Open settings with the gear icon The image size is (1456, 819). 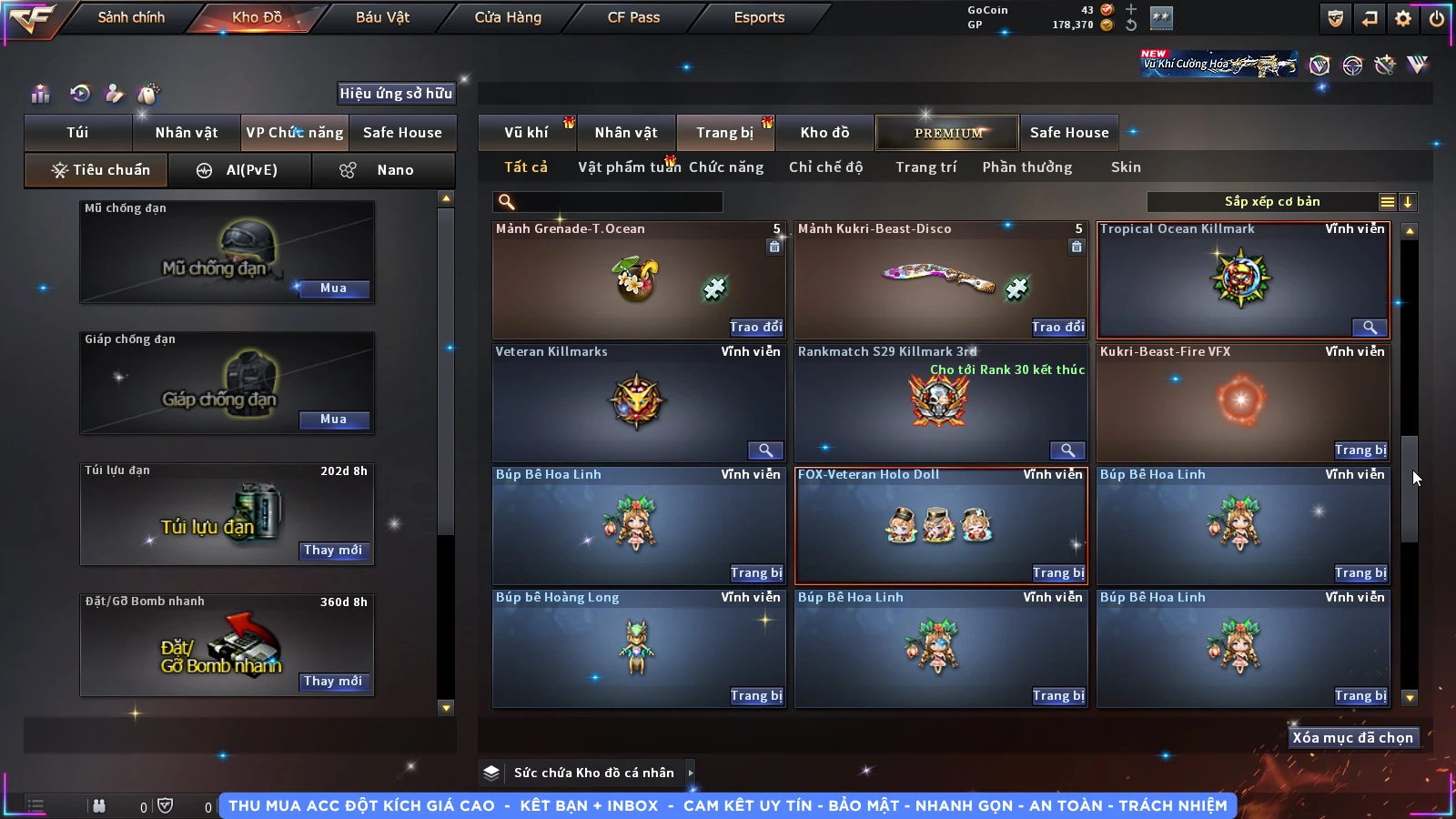(1403, 18)
